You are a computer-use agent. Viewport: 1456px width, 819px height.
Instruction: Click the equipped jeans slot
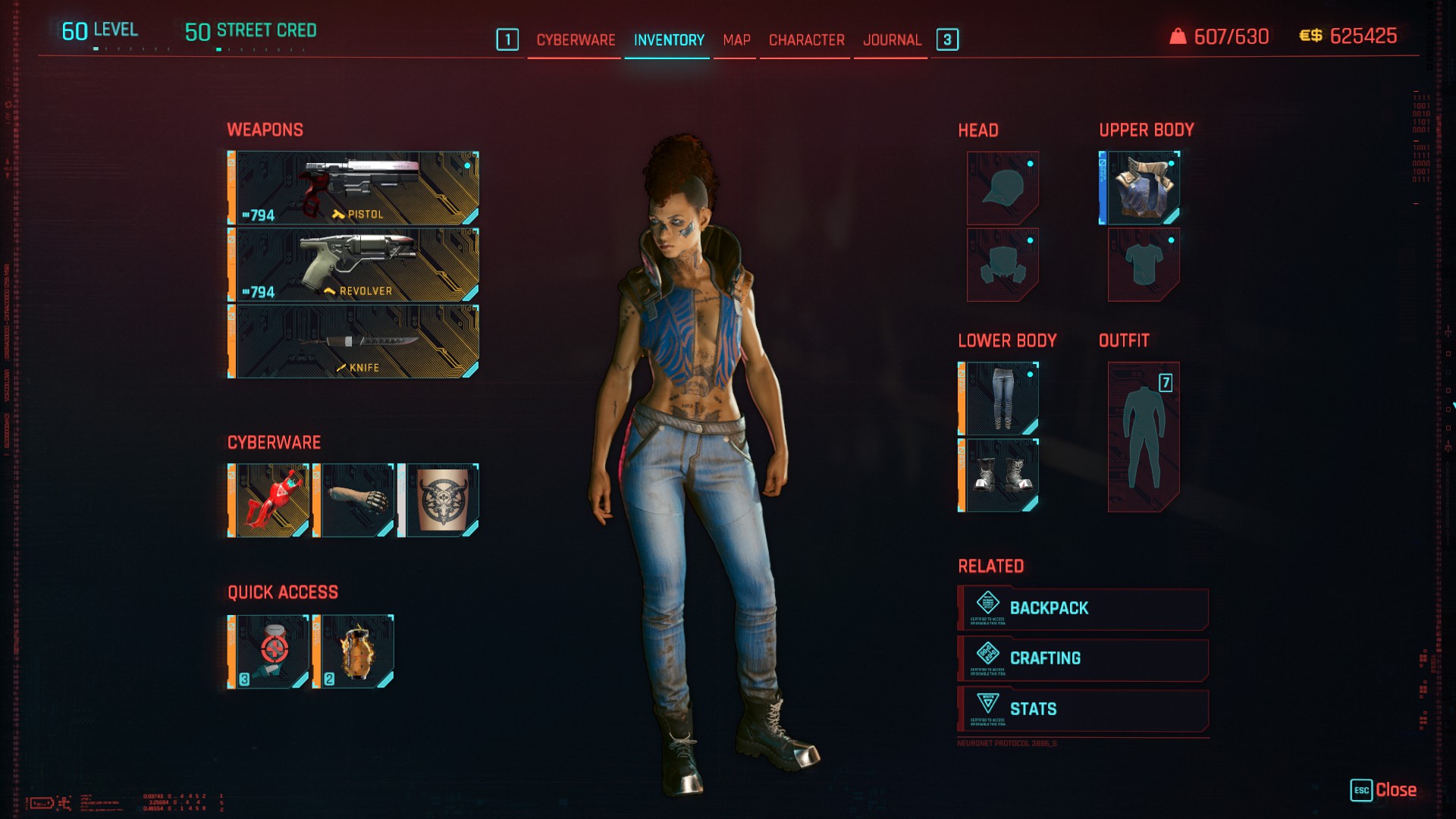tap(999, 399)
